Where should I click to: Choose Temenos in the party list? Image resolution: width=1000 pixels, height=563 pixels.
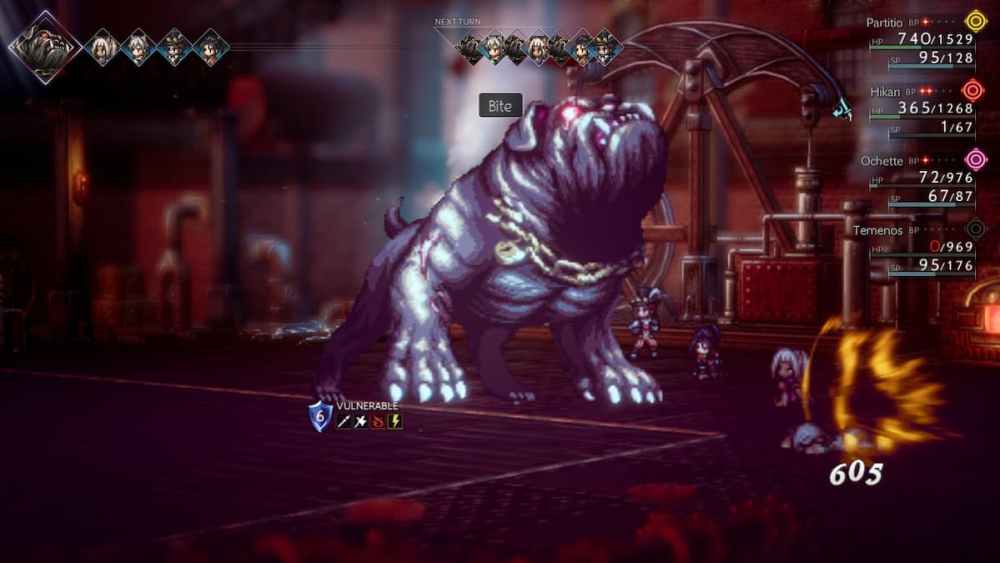pos(879,230)
